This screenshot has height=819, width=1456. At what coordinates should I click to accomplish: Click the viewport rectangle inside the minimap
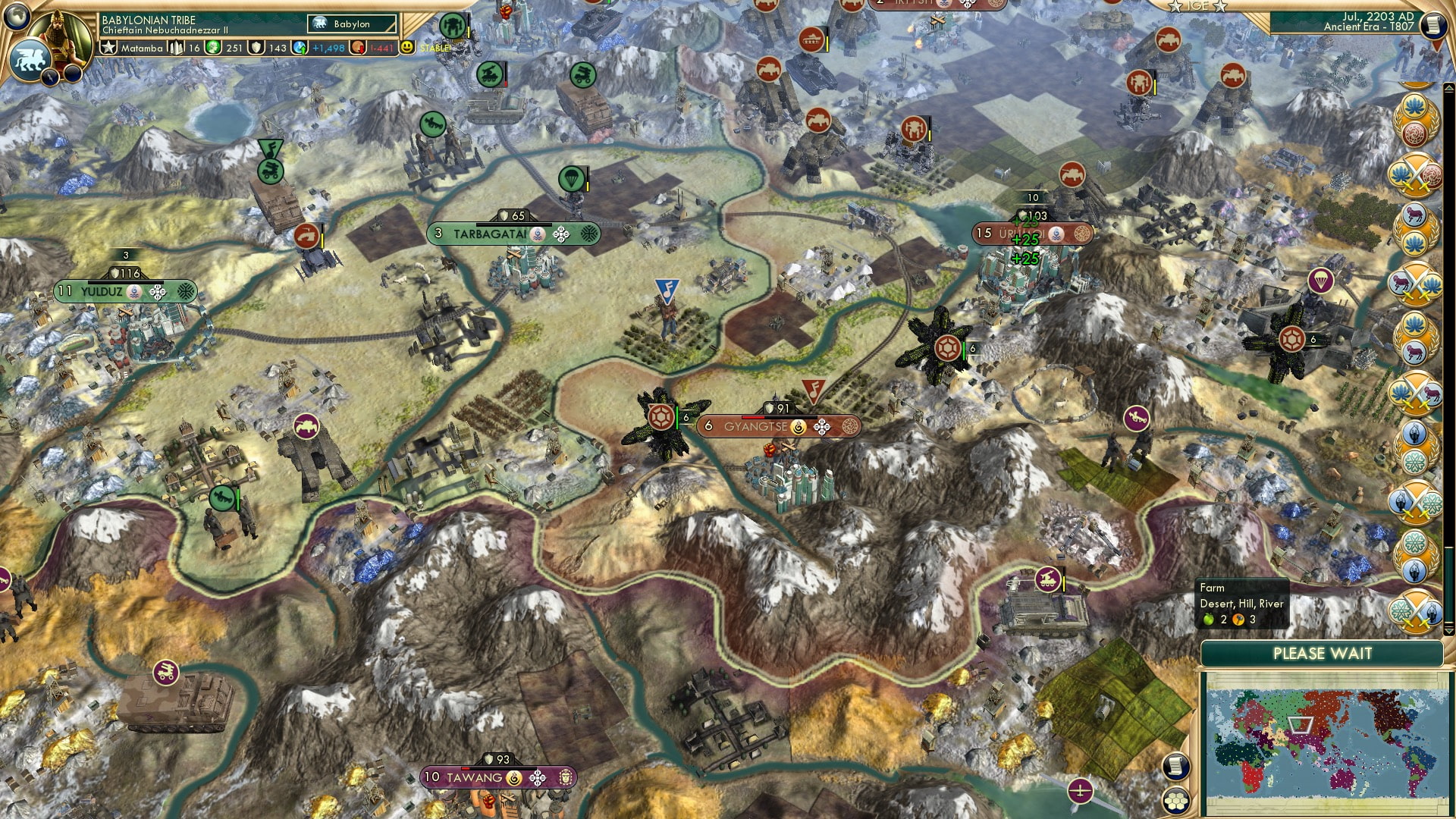tap(1300, 724)
